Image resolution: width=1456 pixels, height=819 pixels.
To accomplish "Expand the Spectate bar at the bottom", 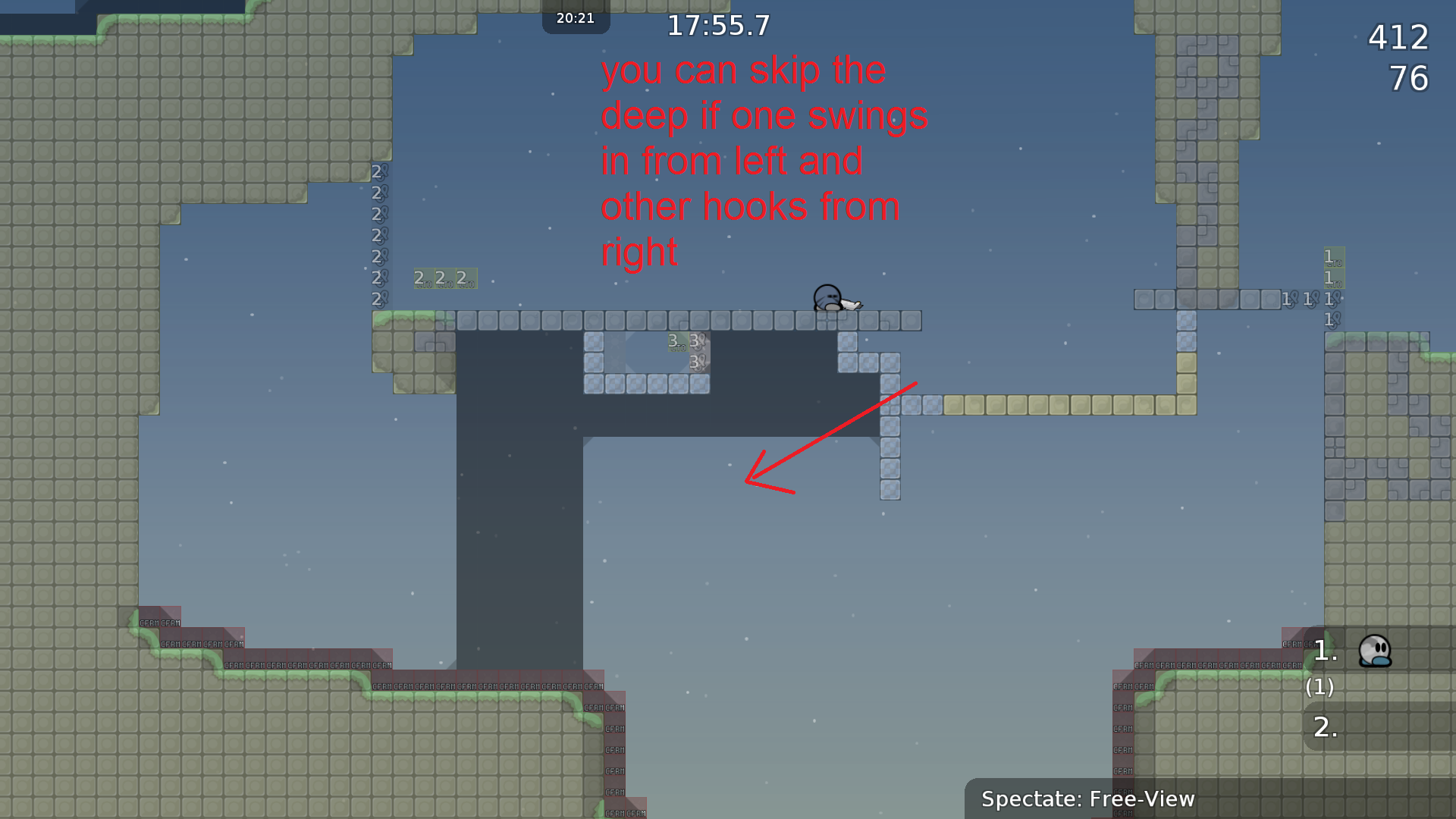I will coord(1088,799).
